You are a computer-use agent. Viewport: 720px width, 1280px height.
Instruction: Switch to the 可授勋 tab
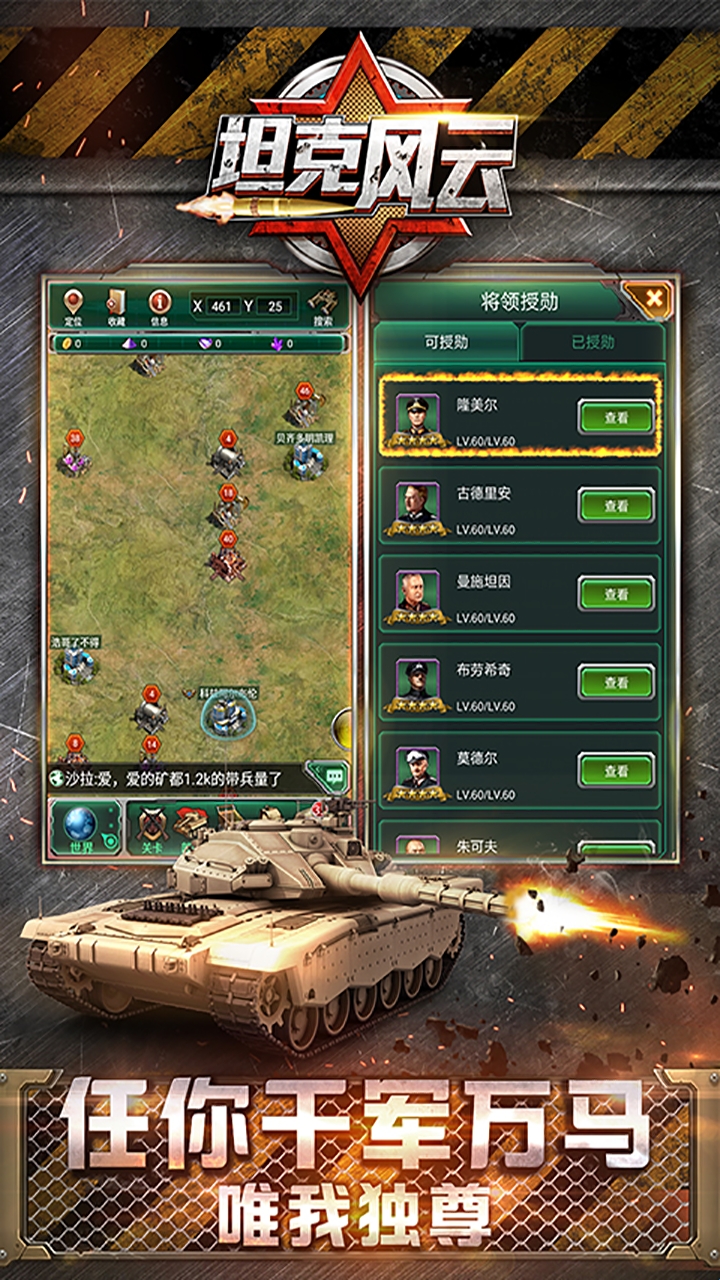[x=446, y=342]
